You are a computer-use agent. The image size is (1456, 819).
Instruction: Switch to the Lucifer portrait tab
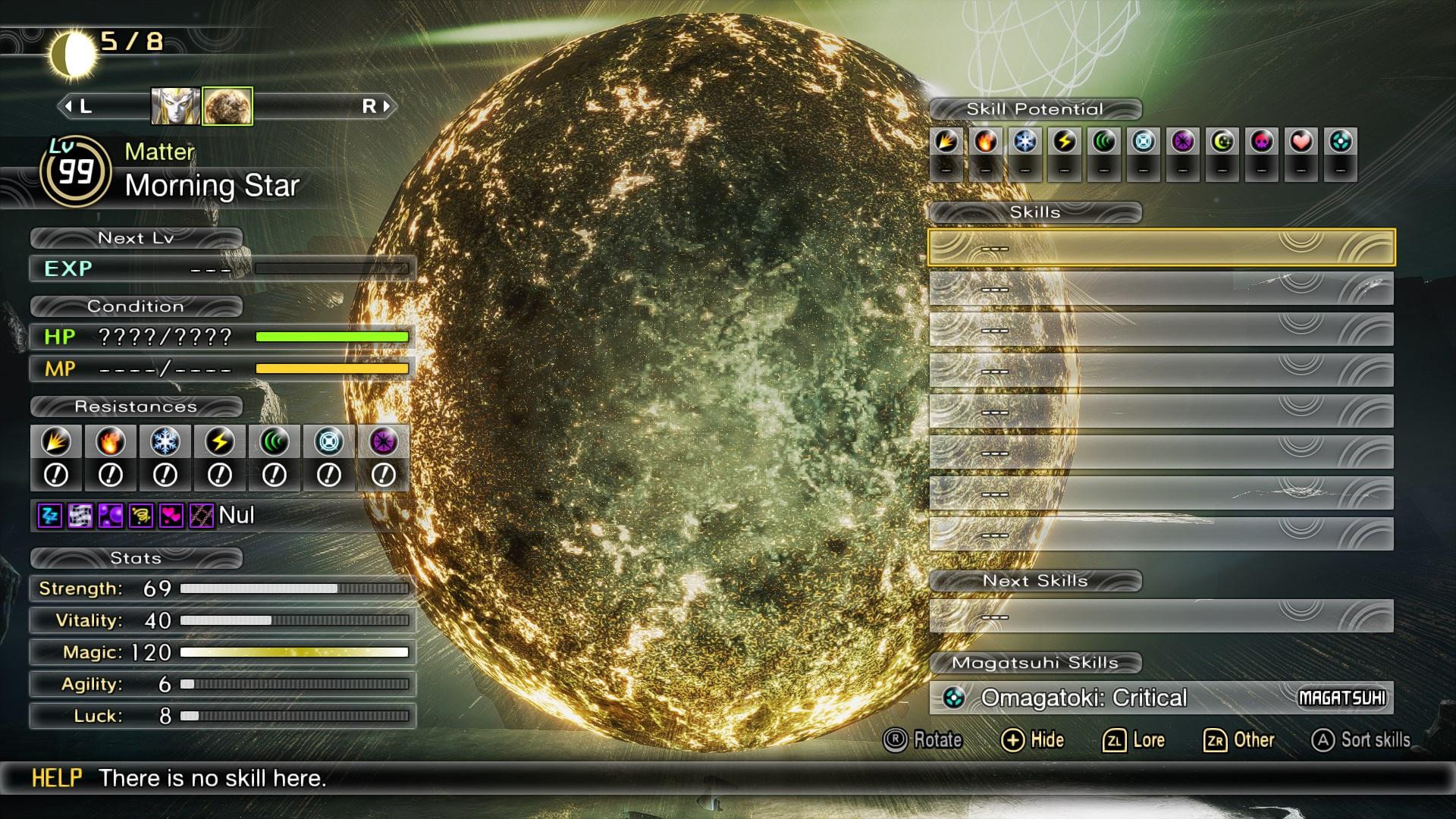[x=176, y=106]
